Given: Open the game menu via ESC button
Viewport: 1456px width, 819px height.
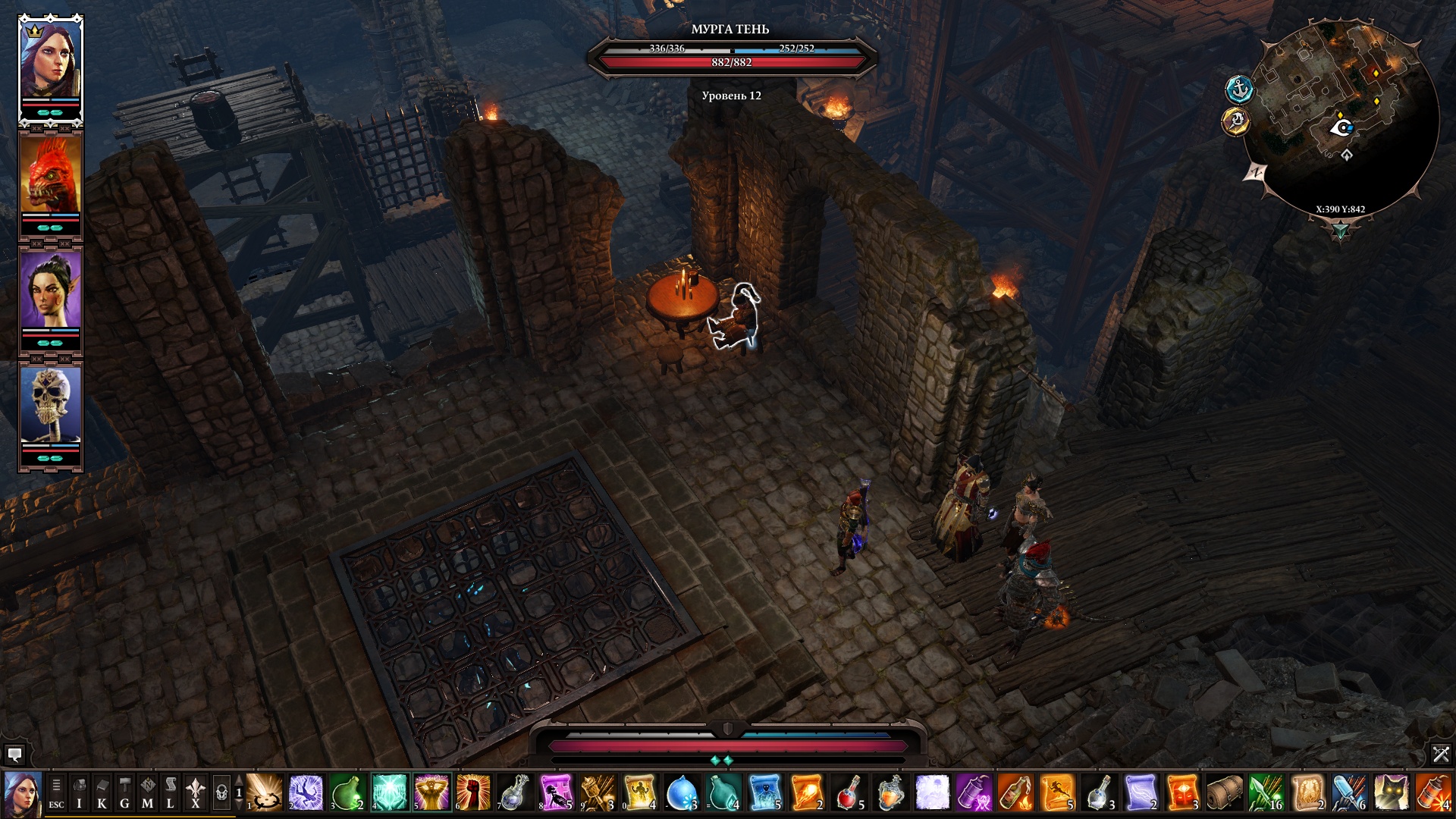Looking at the screenshot, I should click(56, 793).
